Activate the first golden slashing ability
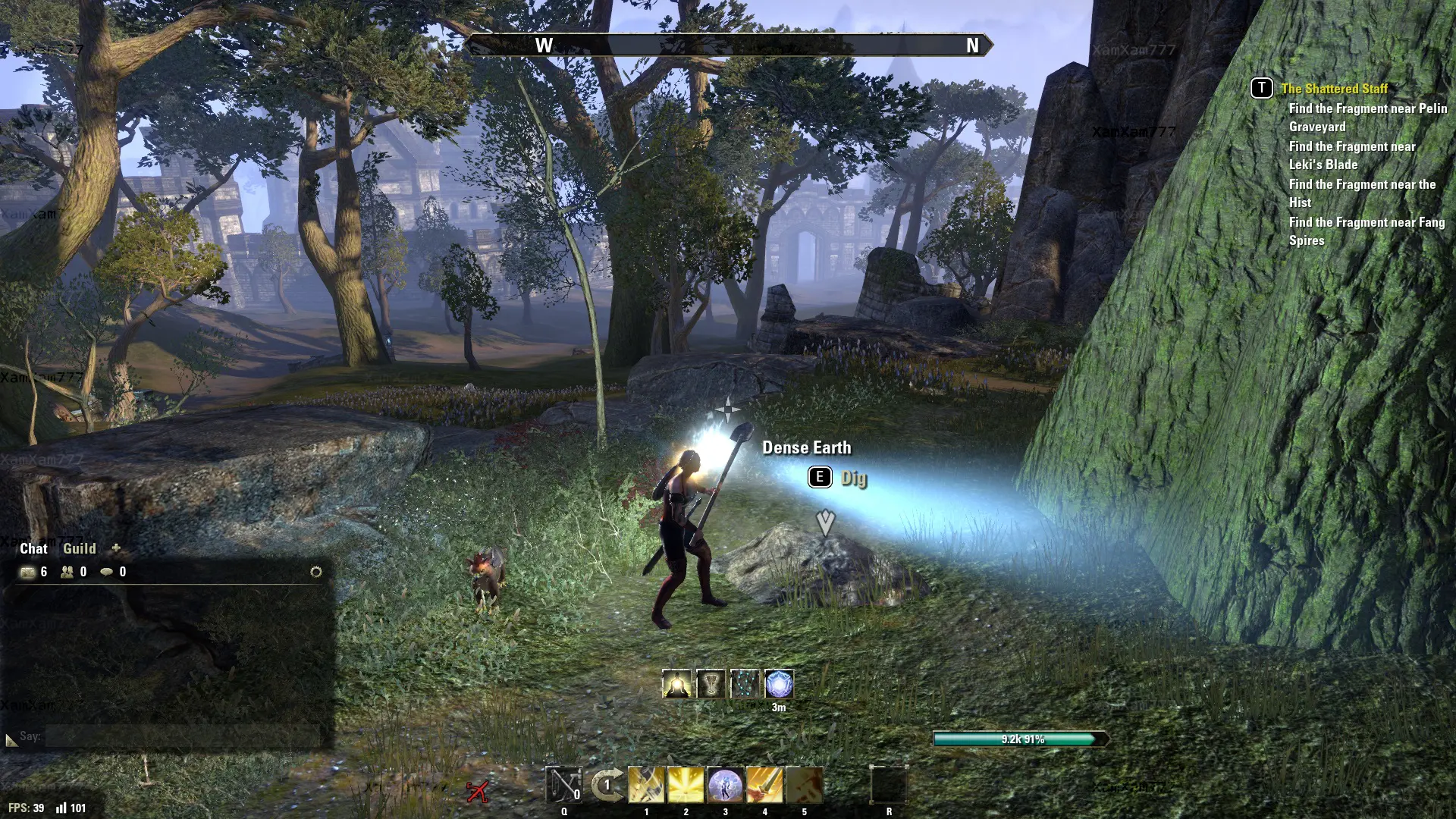This screenshot has height=819, width=1456. (646, 785)
